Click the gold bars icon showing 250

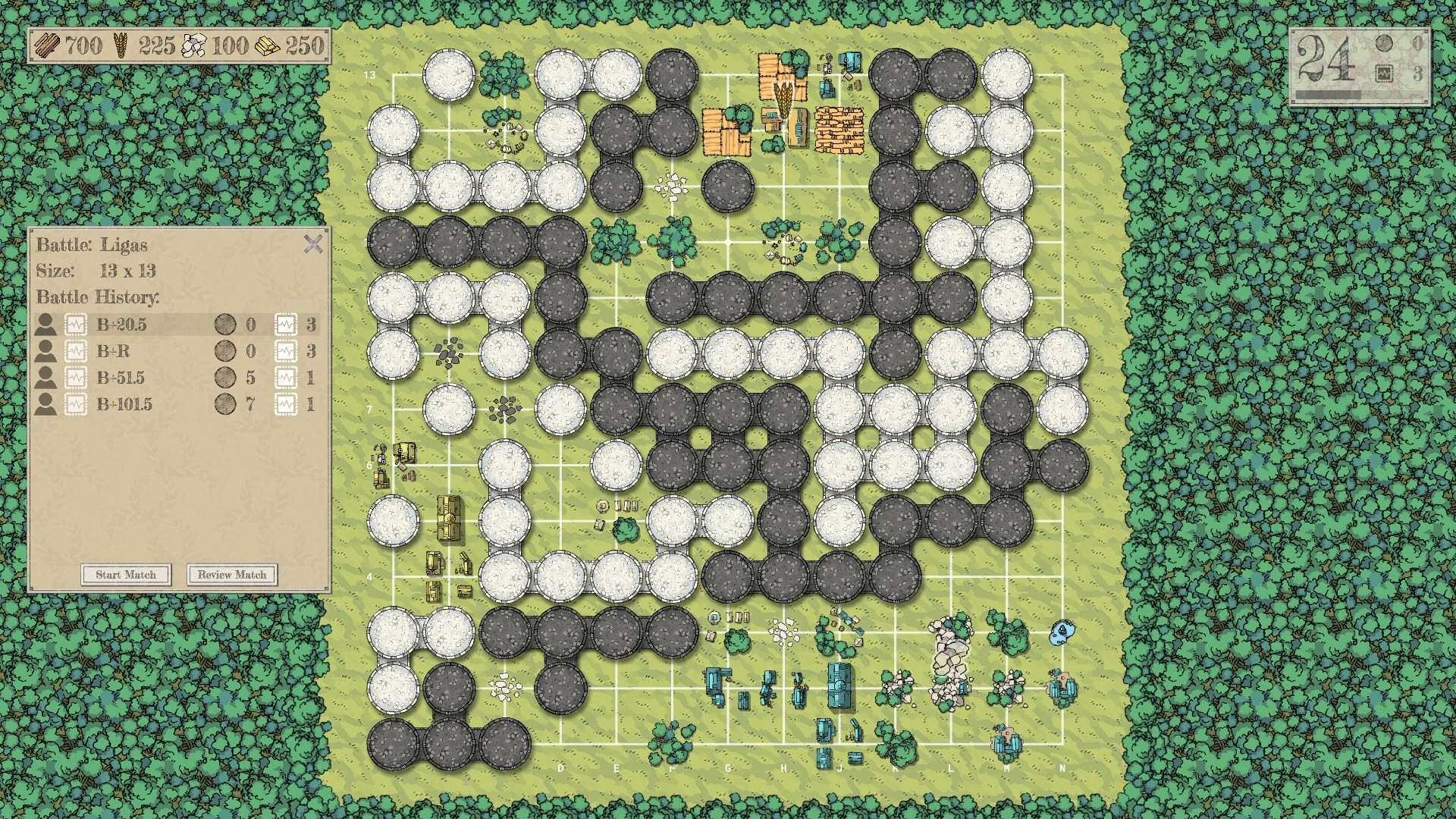(x=269, y=44)
